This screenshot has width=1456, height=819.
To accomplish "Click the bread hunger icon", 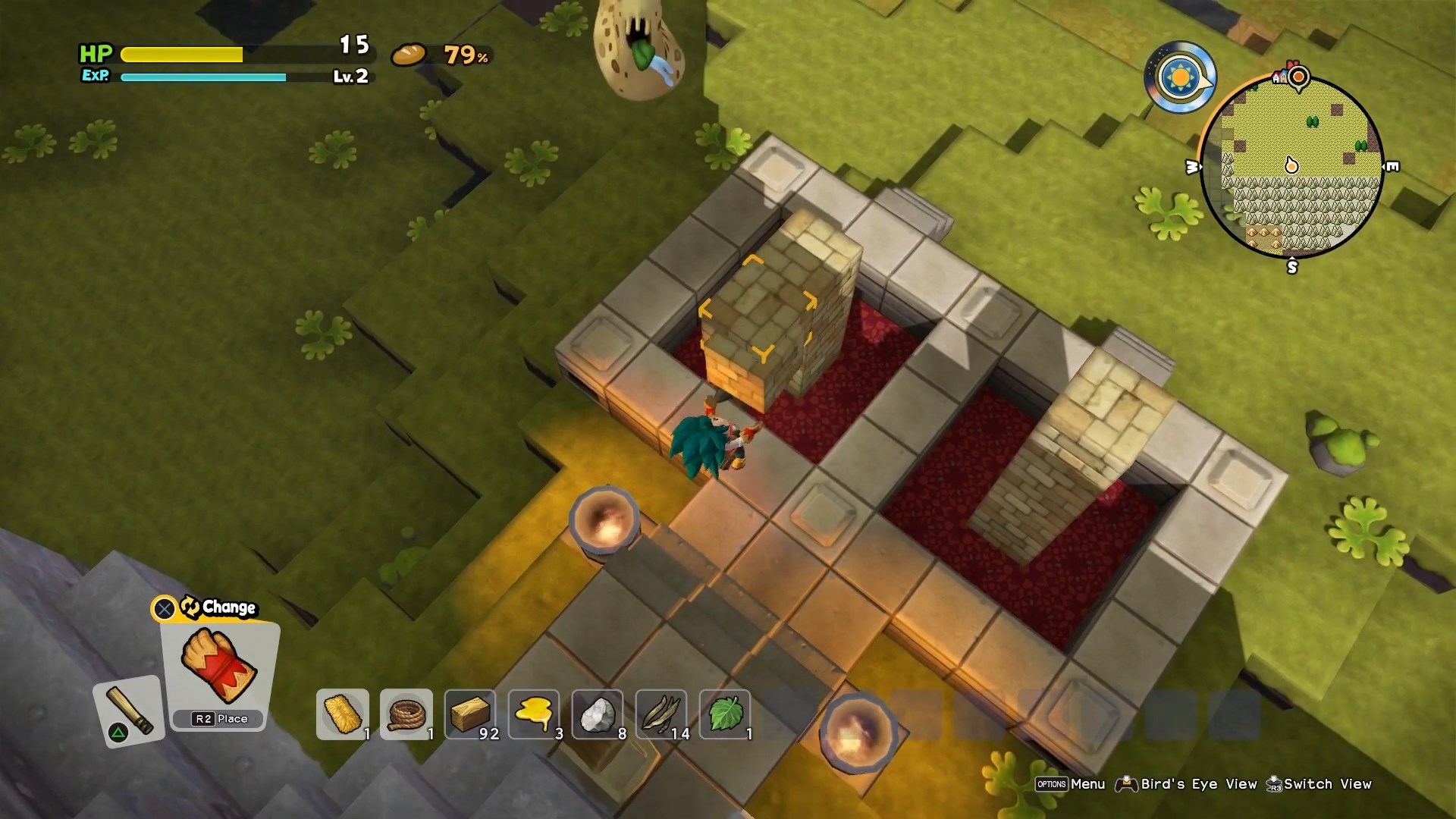I will 409,55.
